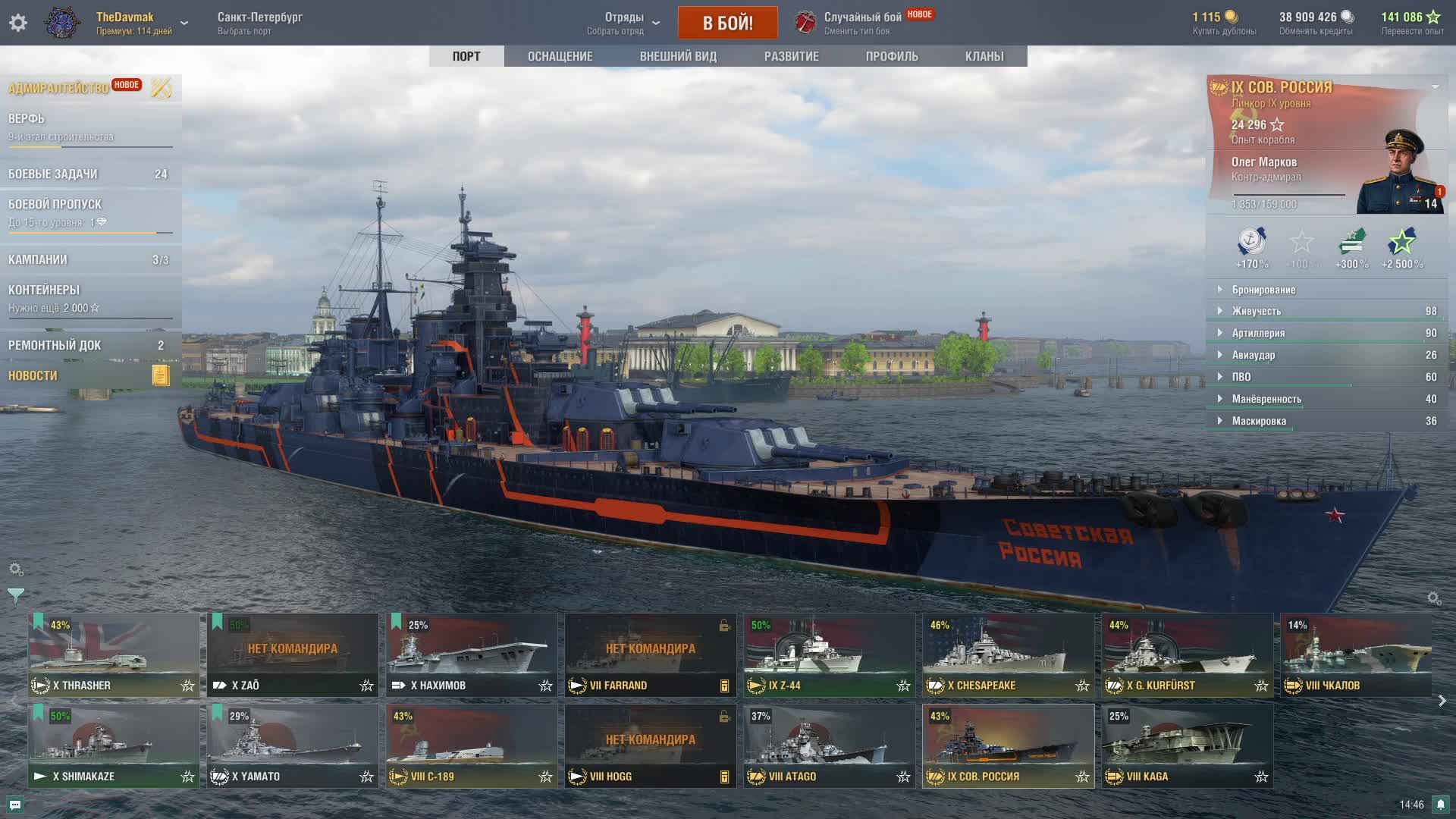Open the ВНЕШНИЙ ВИД tab

tap(677, 56)
